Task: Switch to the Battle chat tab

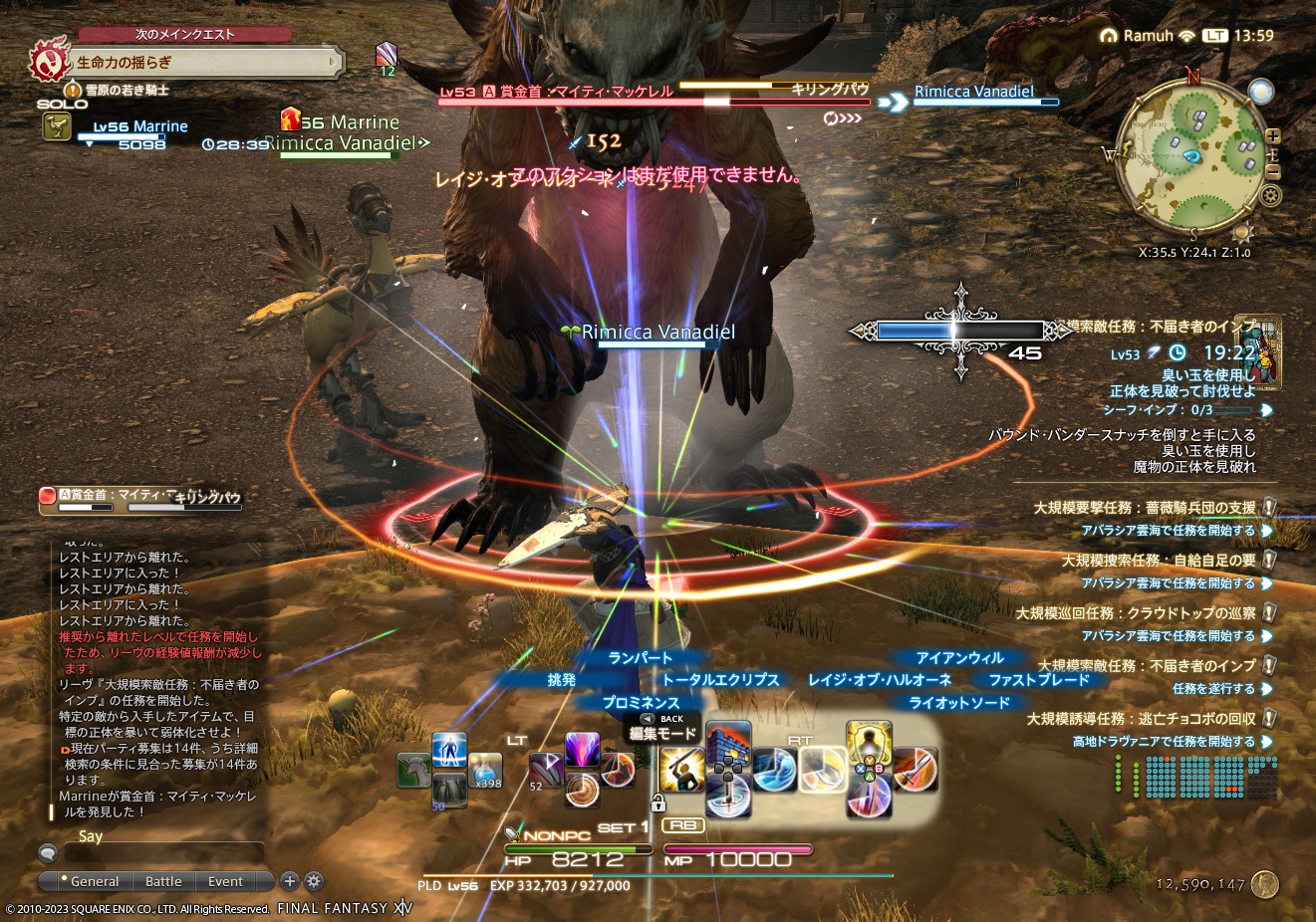Action: [x=163, y=881]
